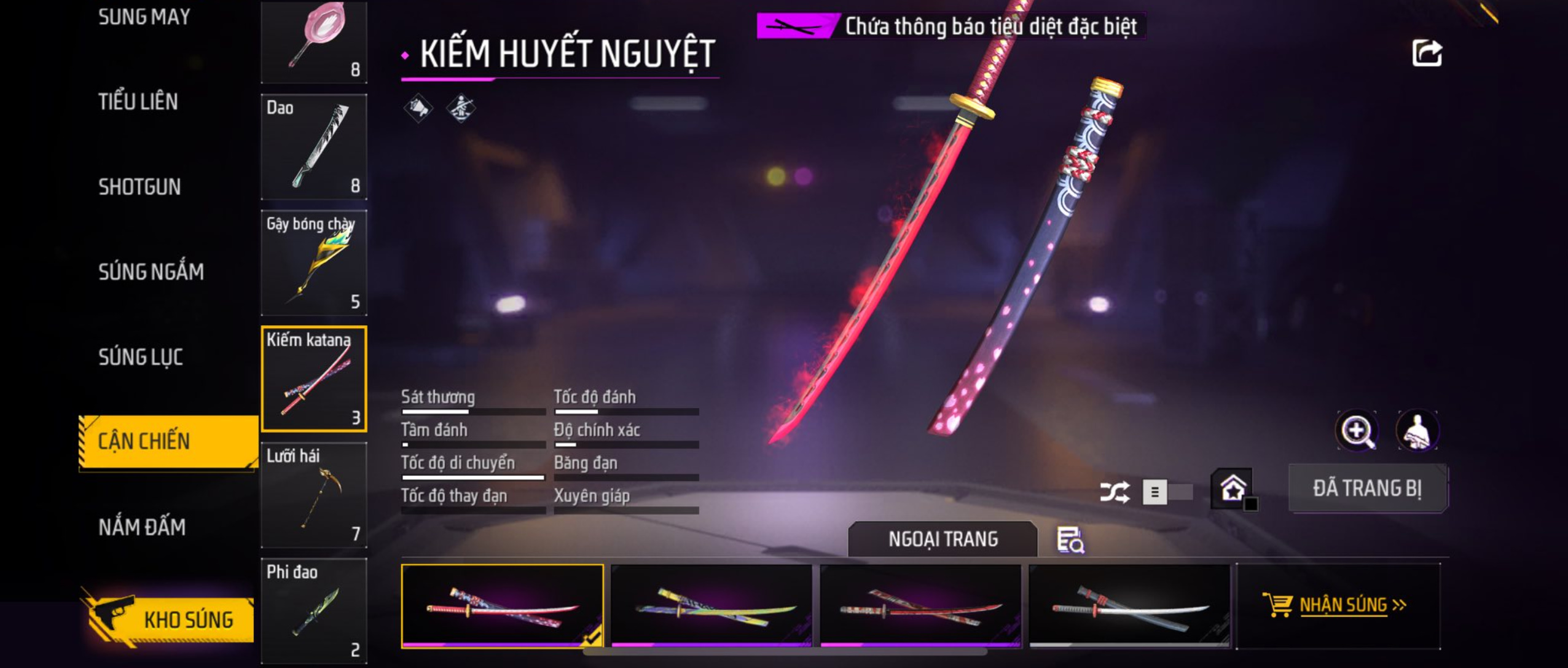Viewport: 1568px width, 668px height.
Task: Choose the Súng Lục category
Action: pos(141,357)
